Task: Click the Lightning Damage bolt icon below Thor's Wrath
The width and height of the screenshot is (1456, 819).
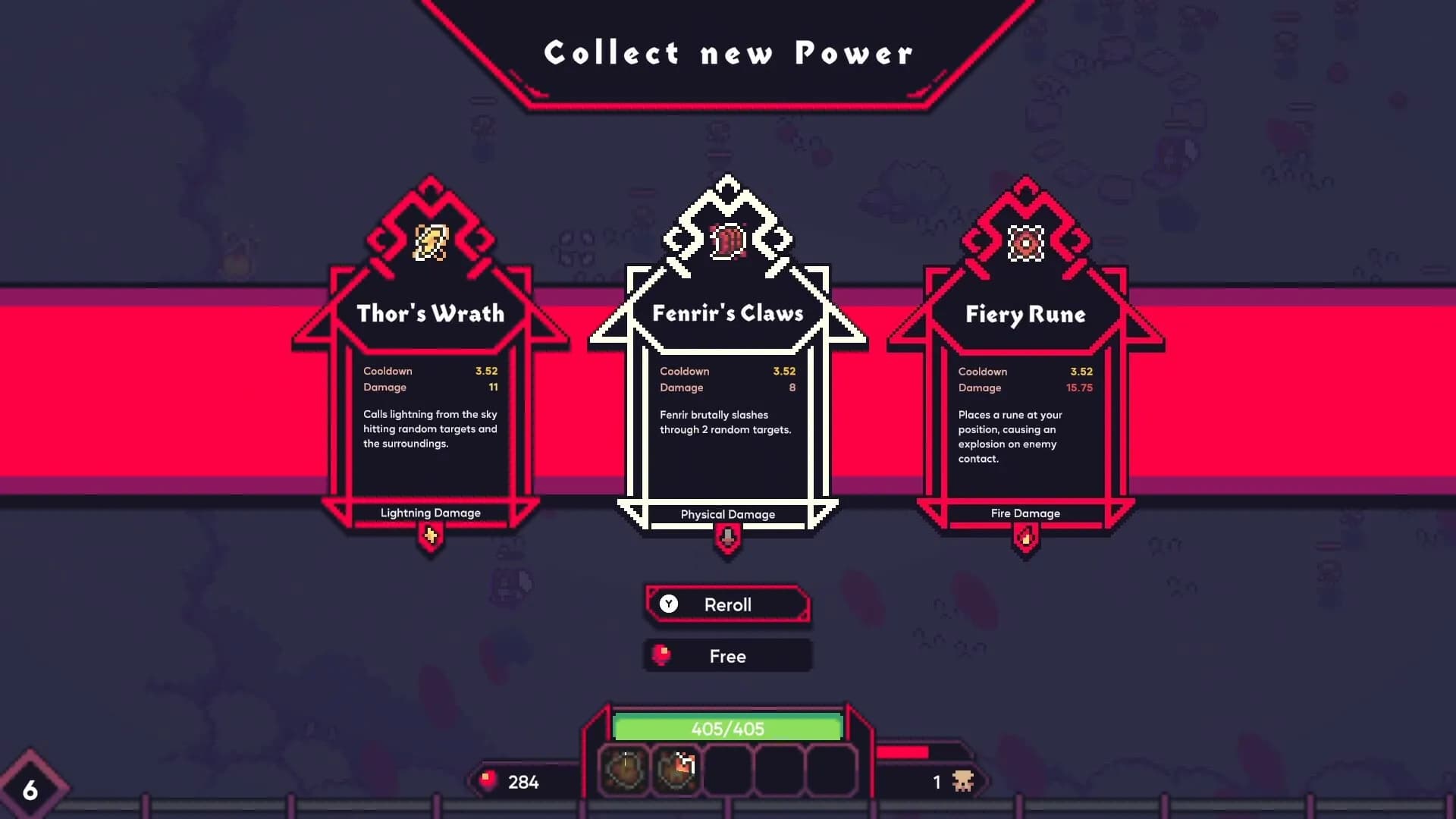Action: 429,535
